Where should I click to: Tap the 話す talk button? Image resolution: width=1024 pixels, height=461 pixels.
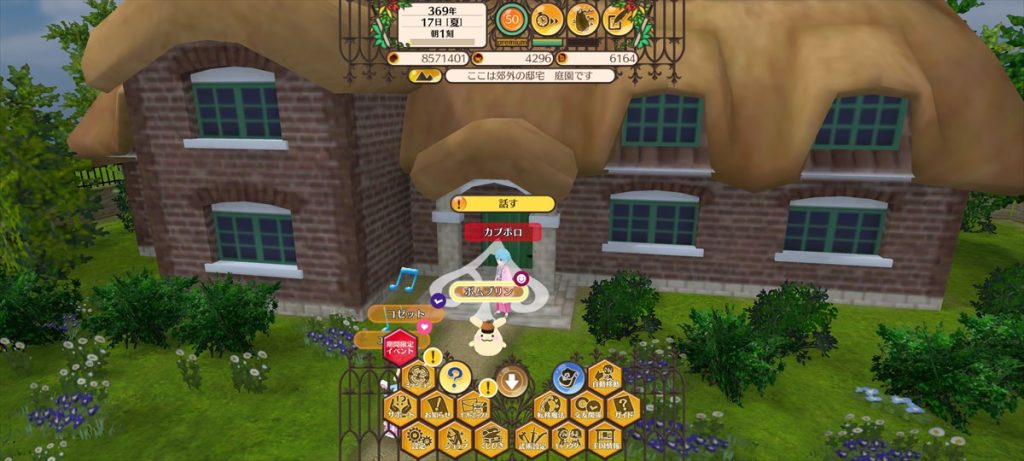[504, 204]
